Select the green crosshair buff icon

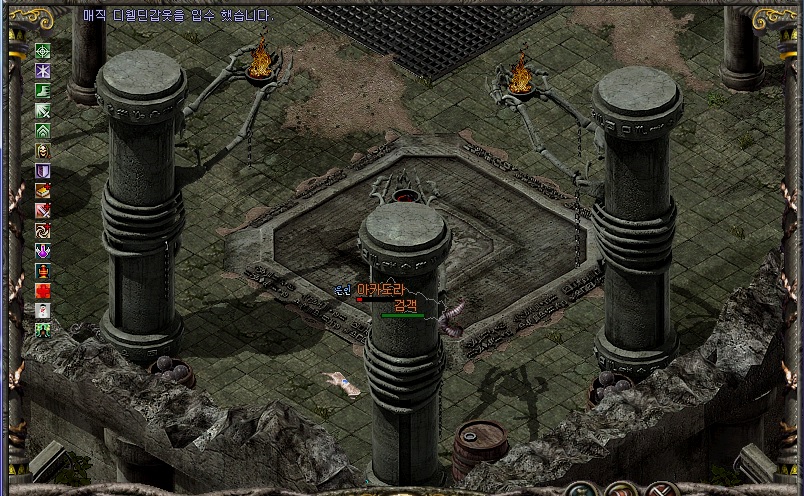(43, 51)
